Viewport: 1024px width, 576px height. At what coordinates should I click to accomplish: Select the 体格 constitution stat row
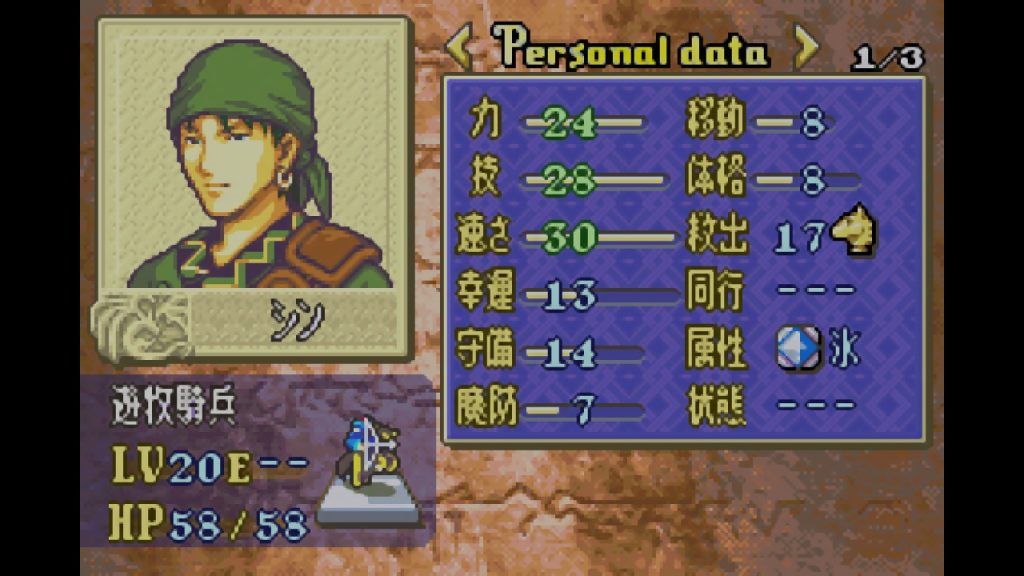(770, 181)
